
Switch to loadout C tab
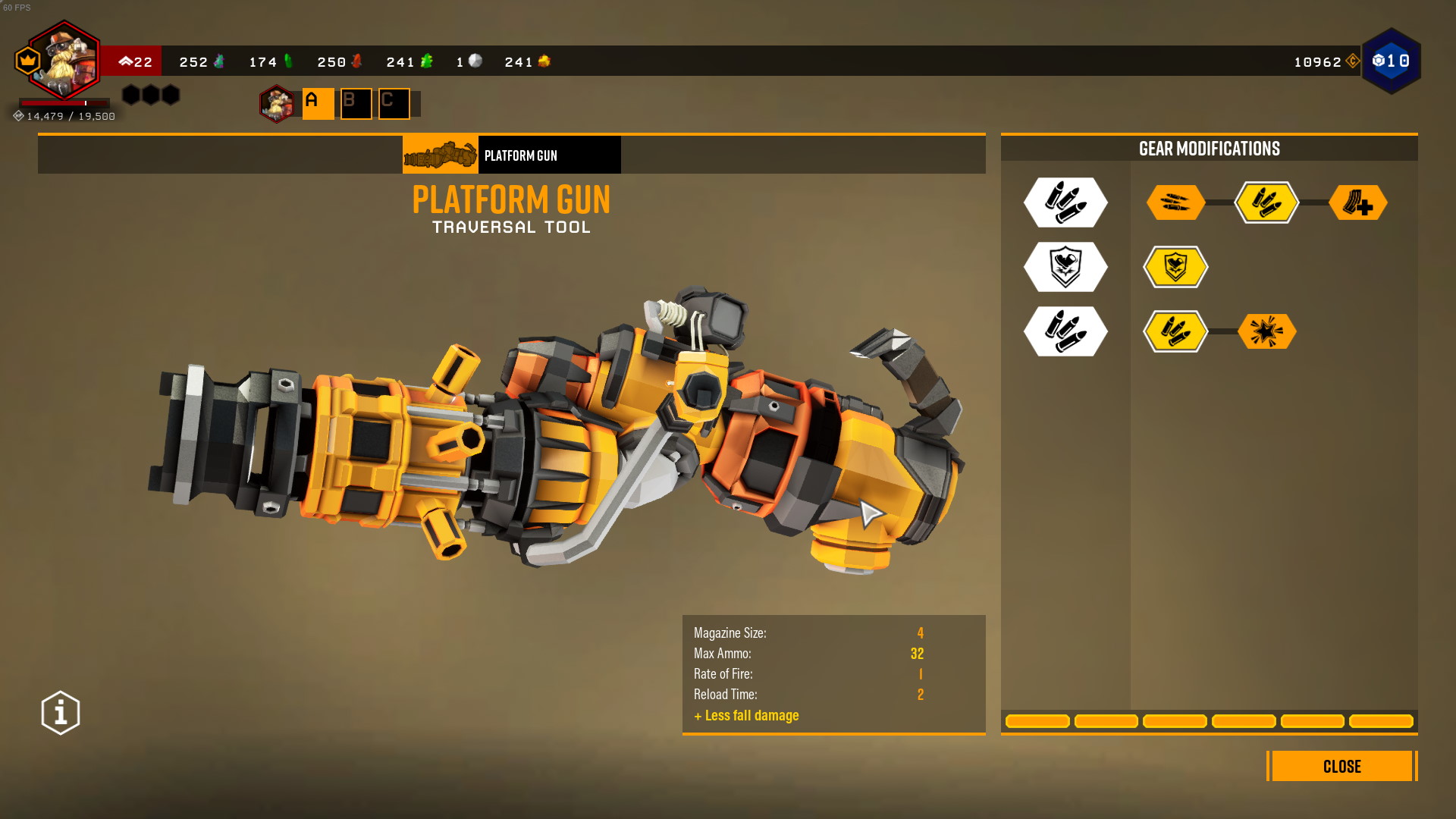(x=393, y=103)
